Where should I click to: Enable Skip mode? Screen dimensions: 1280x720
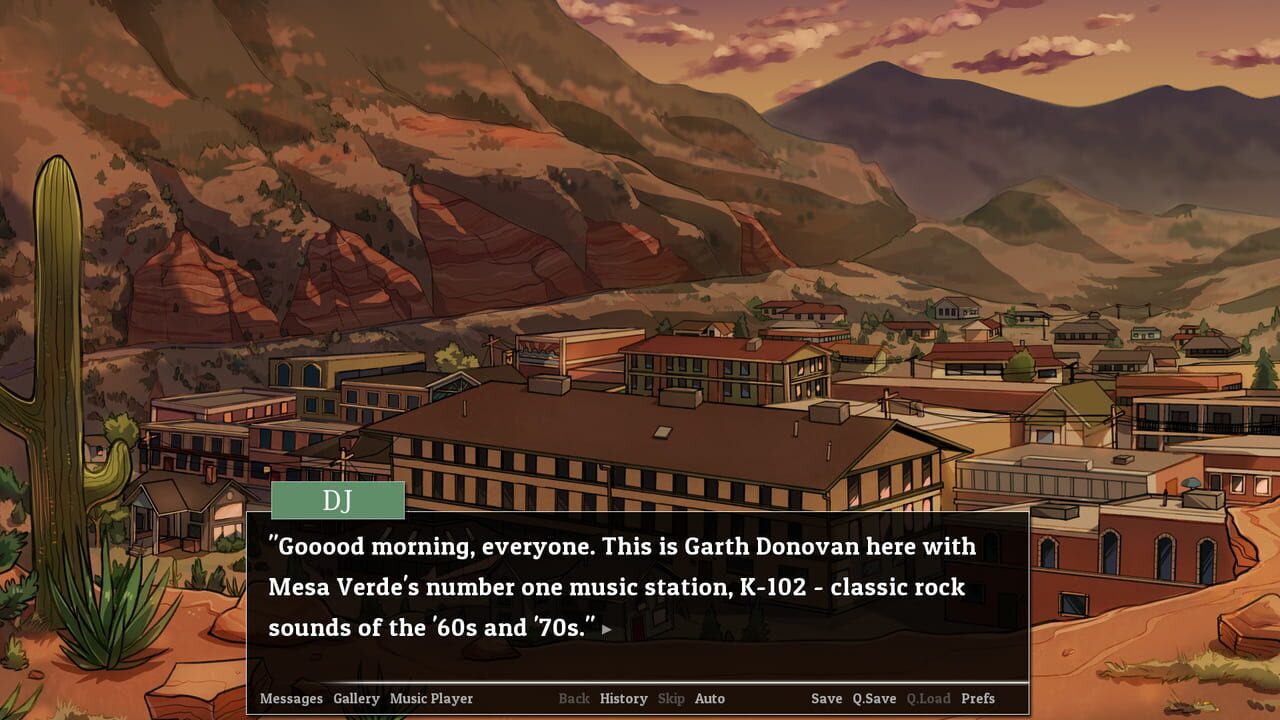tap(671, 699)
